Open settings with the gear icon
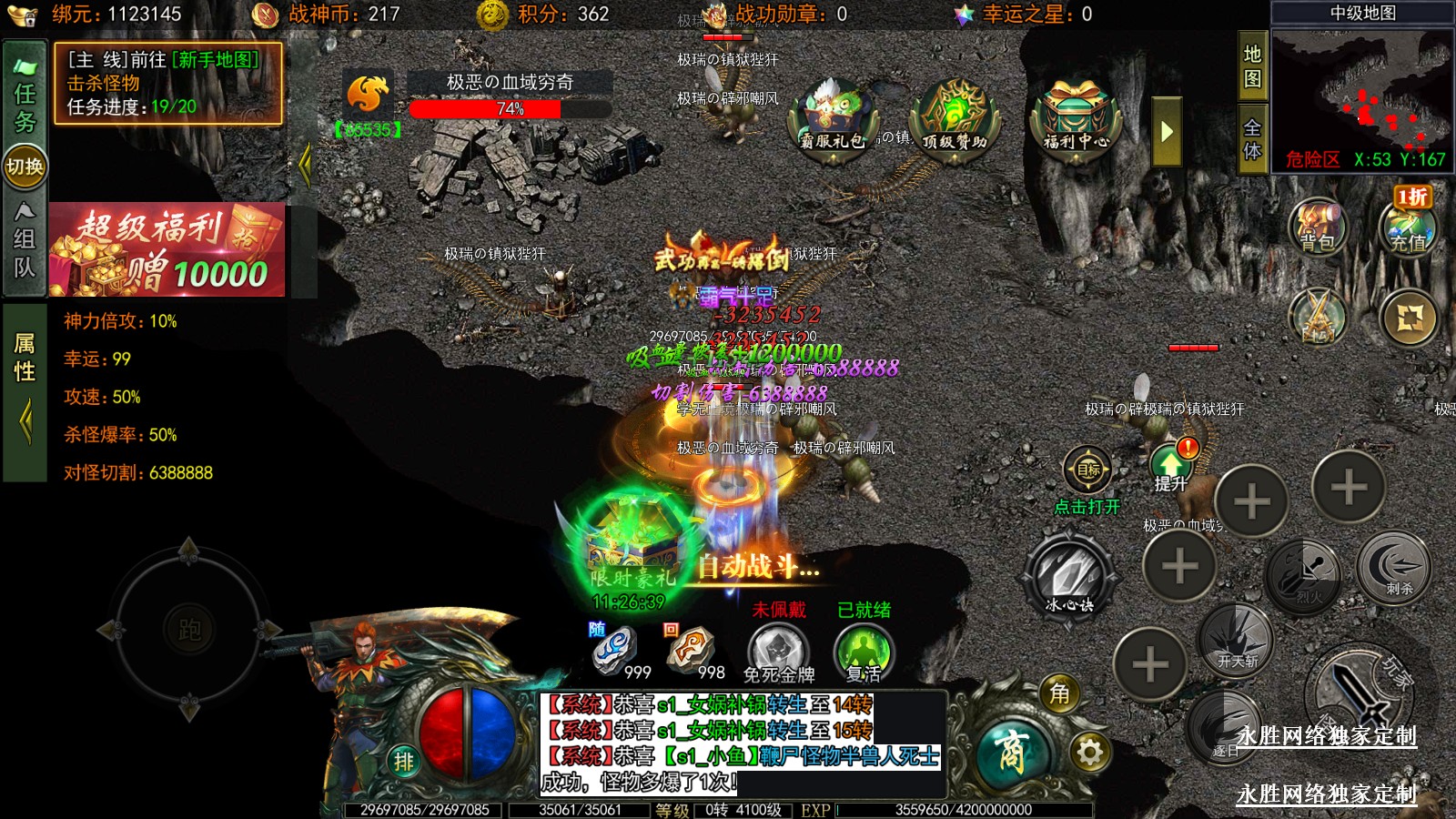1456x819 pixels. click(x=1089, y=753)
